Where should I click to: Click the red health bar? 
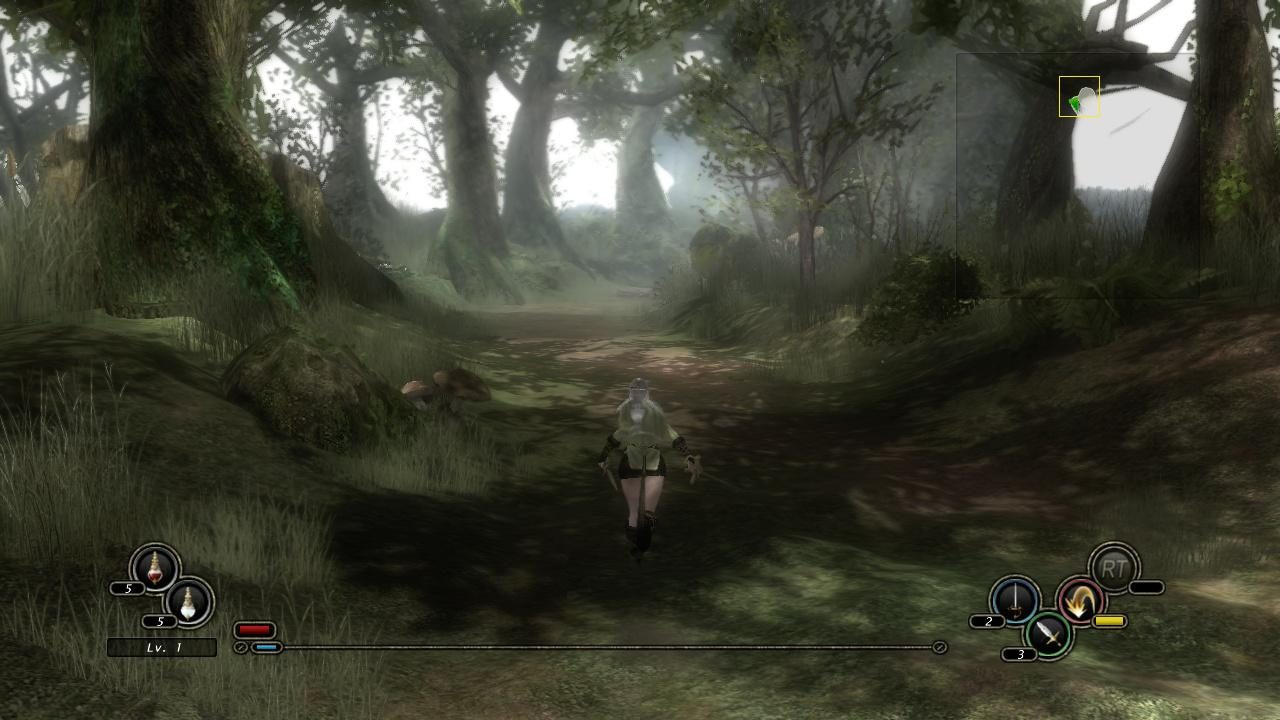pyautogui.click(x=255, y=629)
